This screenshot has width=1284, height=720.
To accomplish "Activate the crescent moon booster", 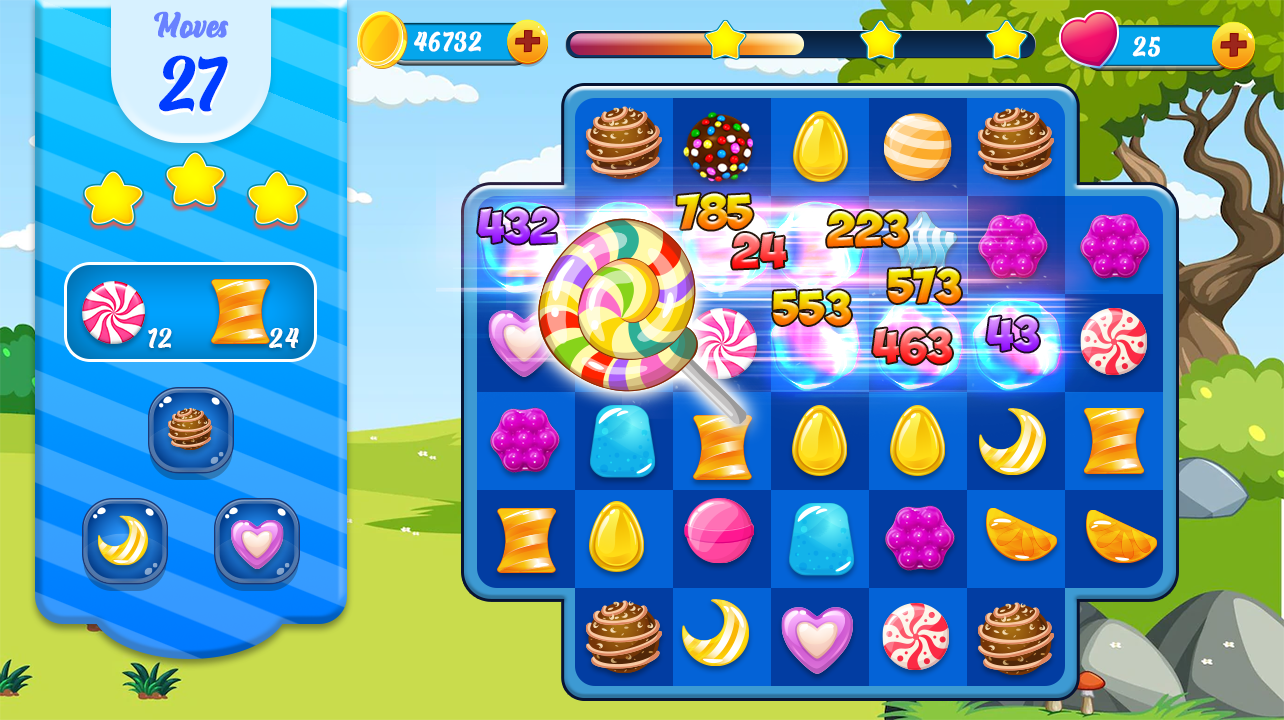I will pyautogui.click(x=124, y=541).
